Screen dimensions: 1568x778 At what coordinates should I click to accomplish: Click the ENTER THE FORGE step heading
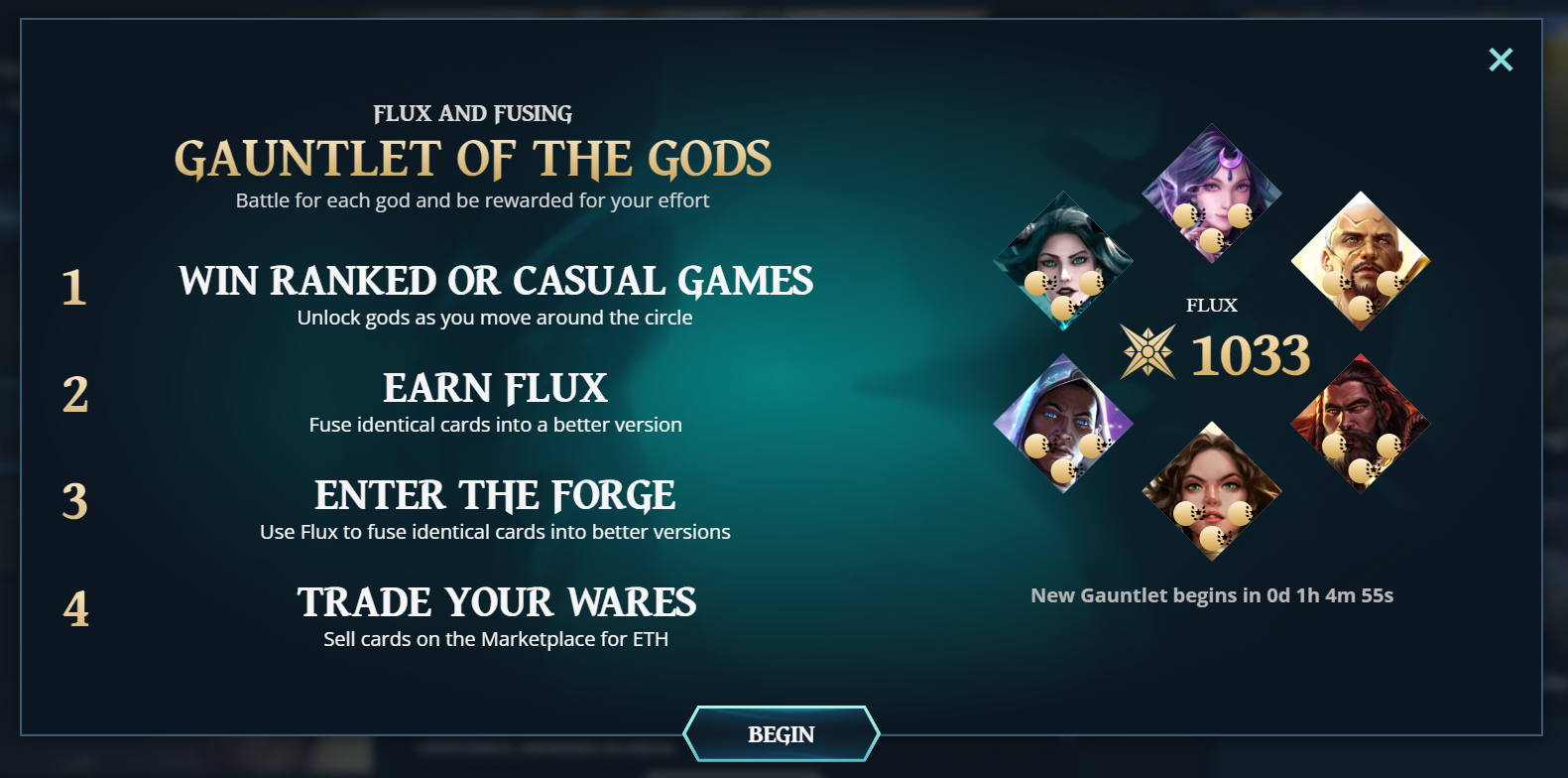click(x=495, y=495)
